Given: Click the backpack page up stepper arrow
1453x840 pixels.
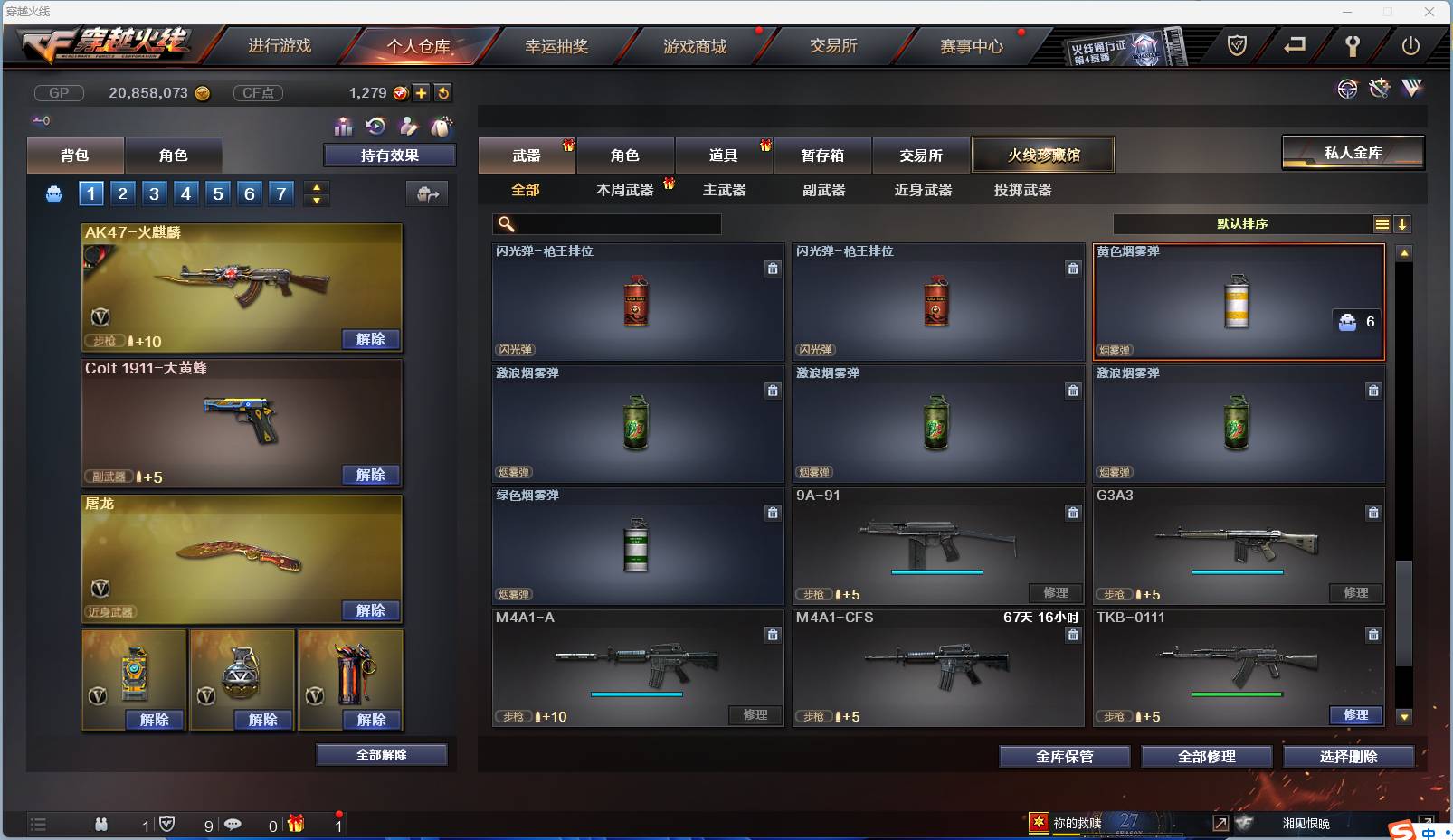Looking at the screenshot, I should 316,186.
